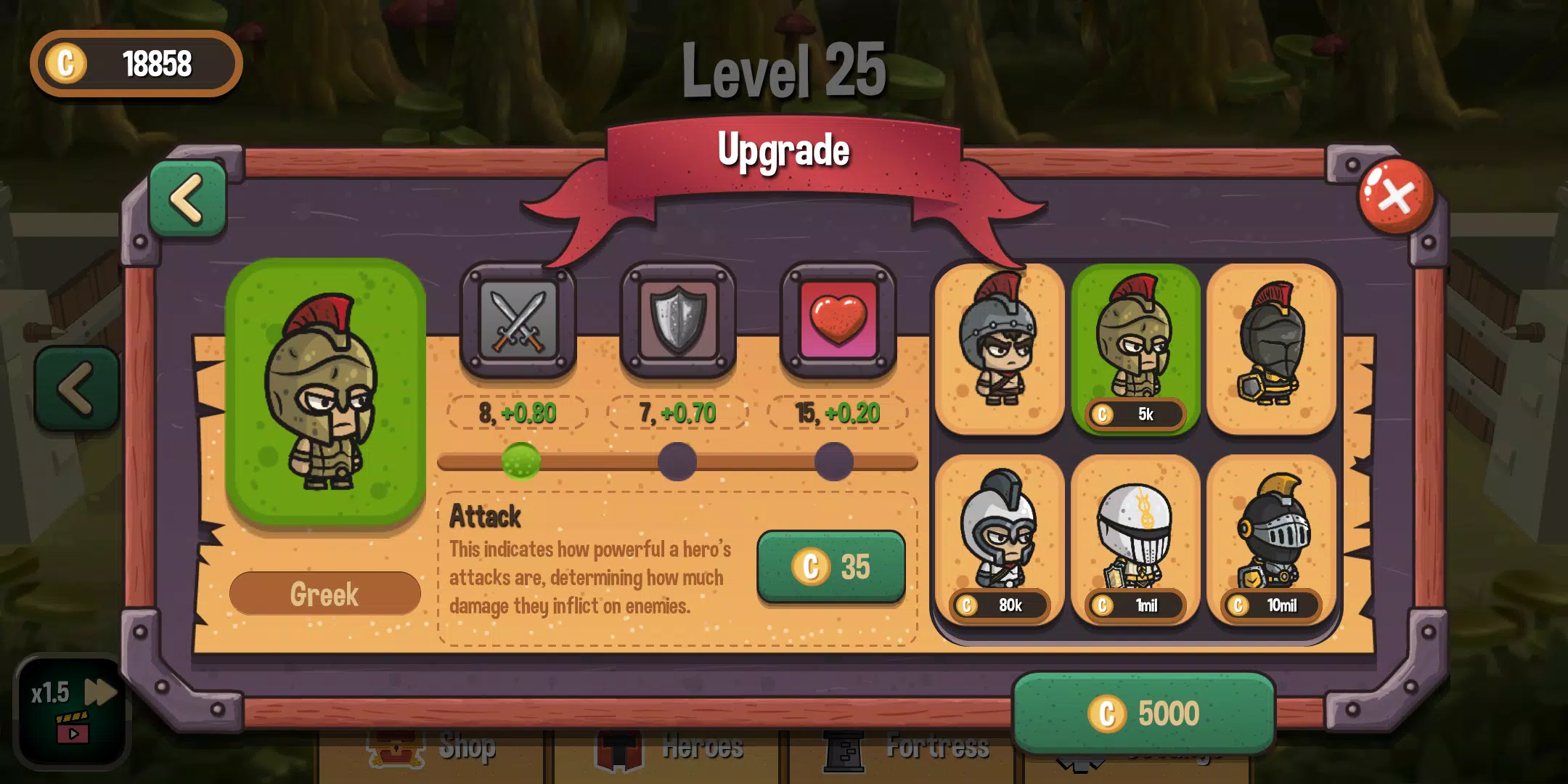Click the coin icon in the balance display
Screen dimensions: 1568x784
[68, 63]
